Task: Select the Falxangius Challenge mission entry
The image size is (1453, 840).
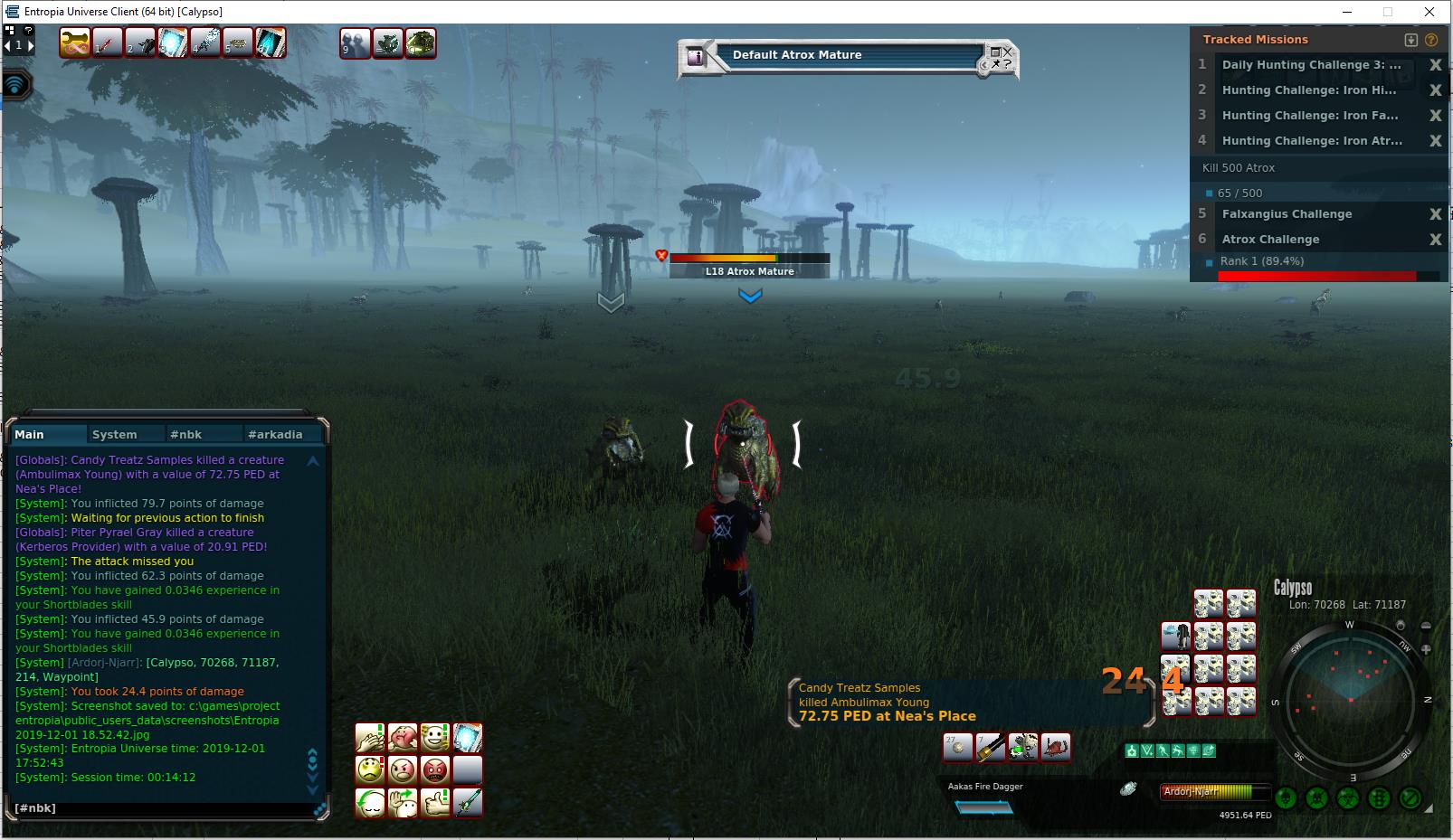Action: coord(1287,214)
